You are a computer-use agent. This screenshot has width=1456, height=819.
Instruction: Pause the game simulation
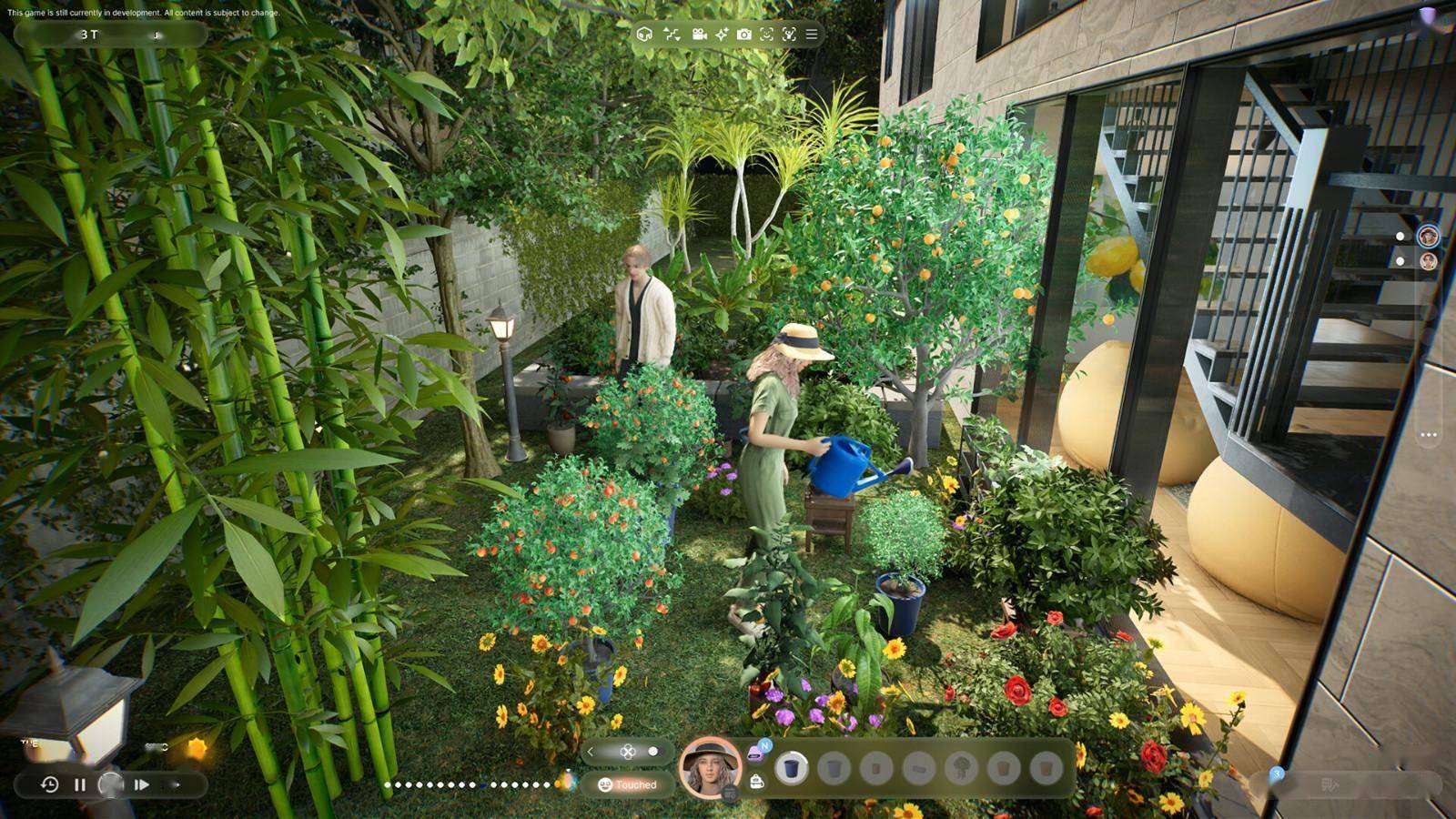click(x=80, y=784)
